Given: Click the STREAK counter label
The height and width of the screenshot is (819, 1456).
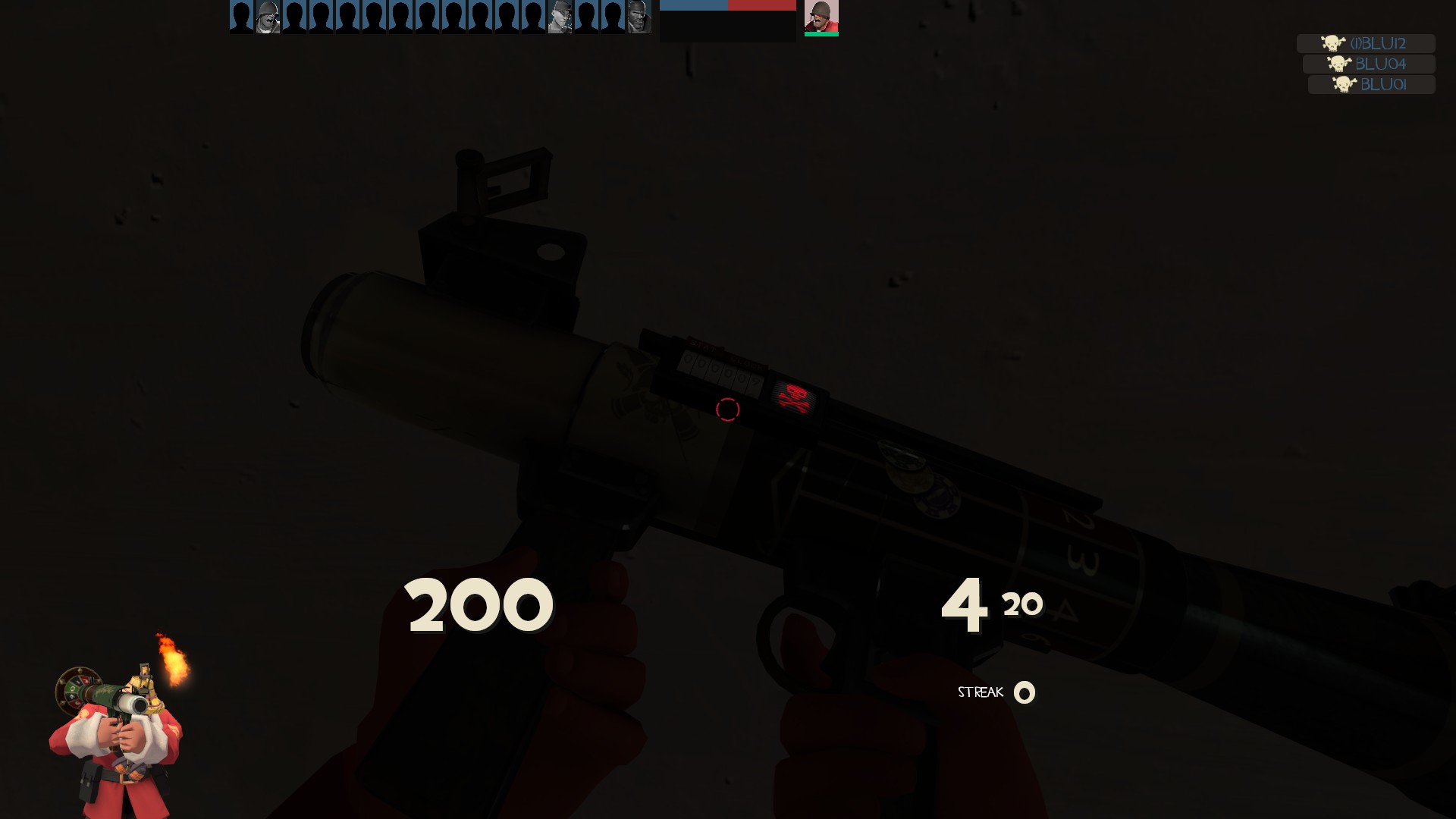Looking at the screenshot, I should [980, 692].
